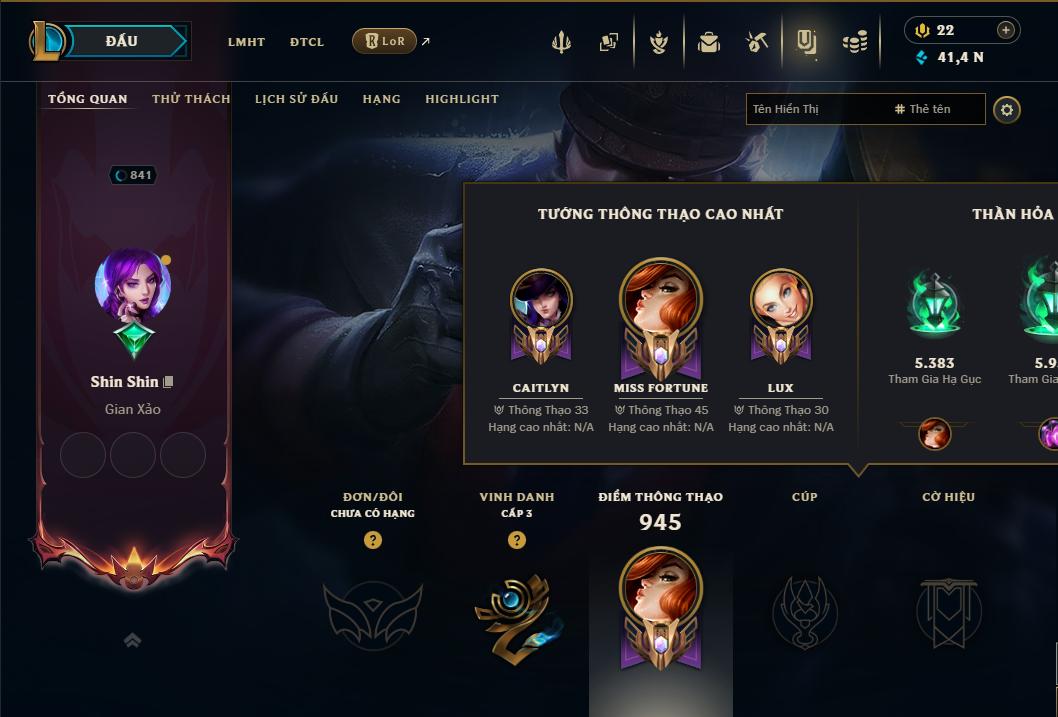Open the overlapping cards icon
The height and width of the screenshot is (717, 1058).
pyautogui.click(x=609, y=42)
